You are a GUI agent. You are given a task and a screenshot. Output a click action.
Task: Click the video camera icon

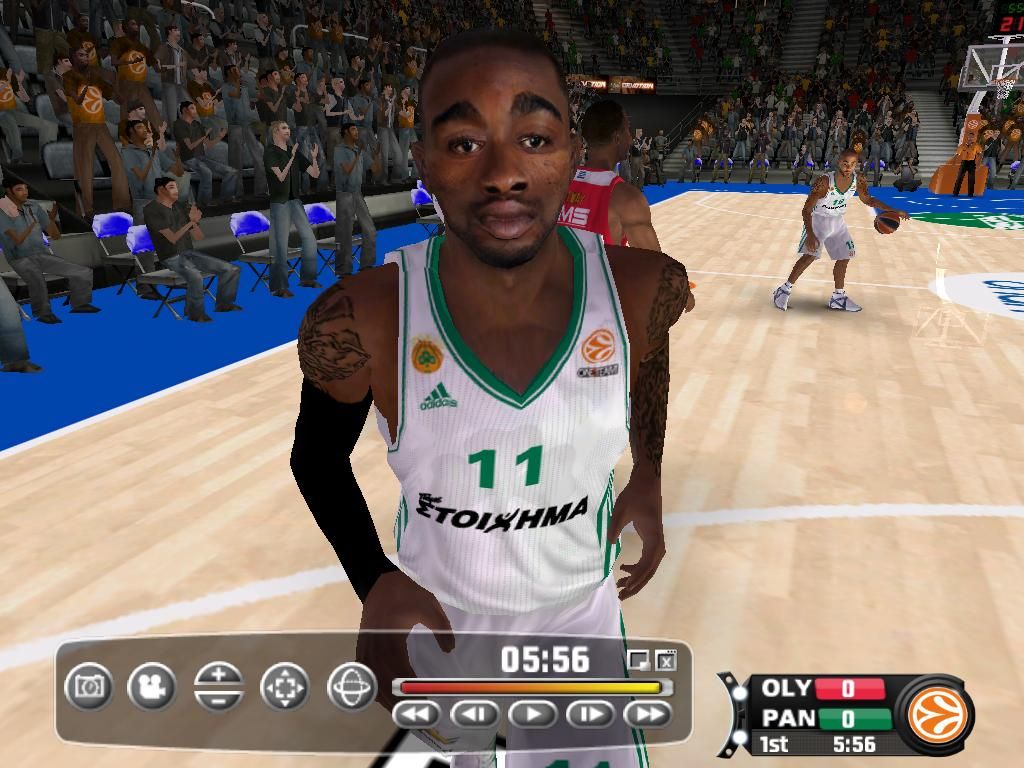(x=152, y=686)
